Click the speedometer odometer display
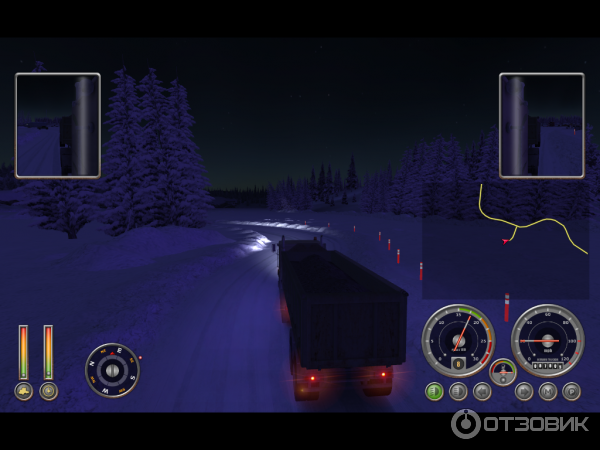 pos(547,367)
